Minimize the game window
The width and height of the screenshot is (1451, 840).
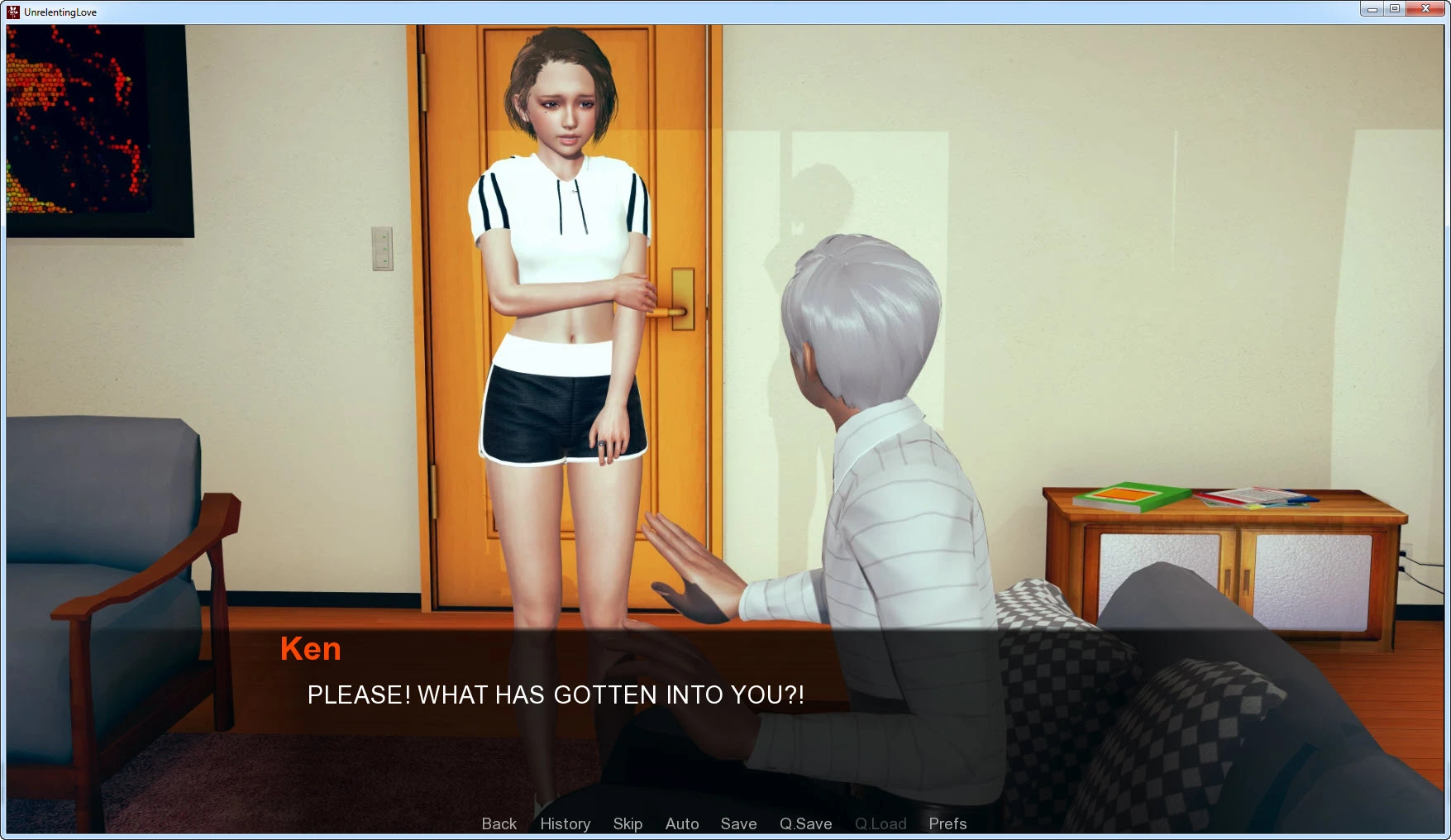tap(1372, 9)
